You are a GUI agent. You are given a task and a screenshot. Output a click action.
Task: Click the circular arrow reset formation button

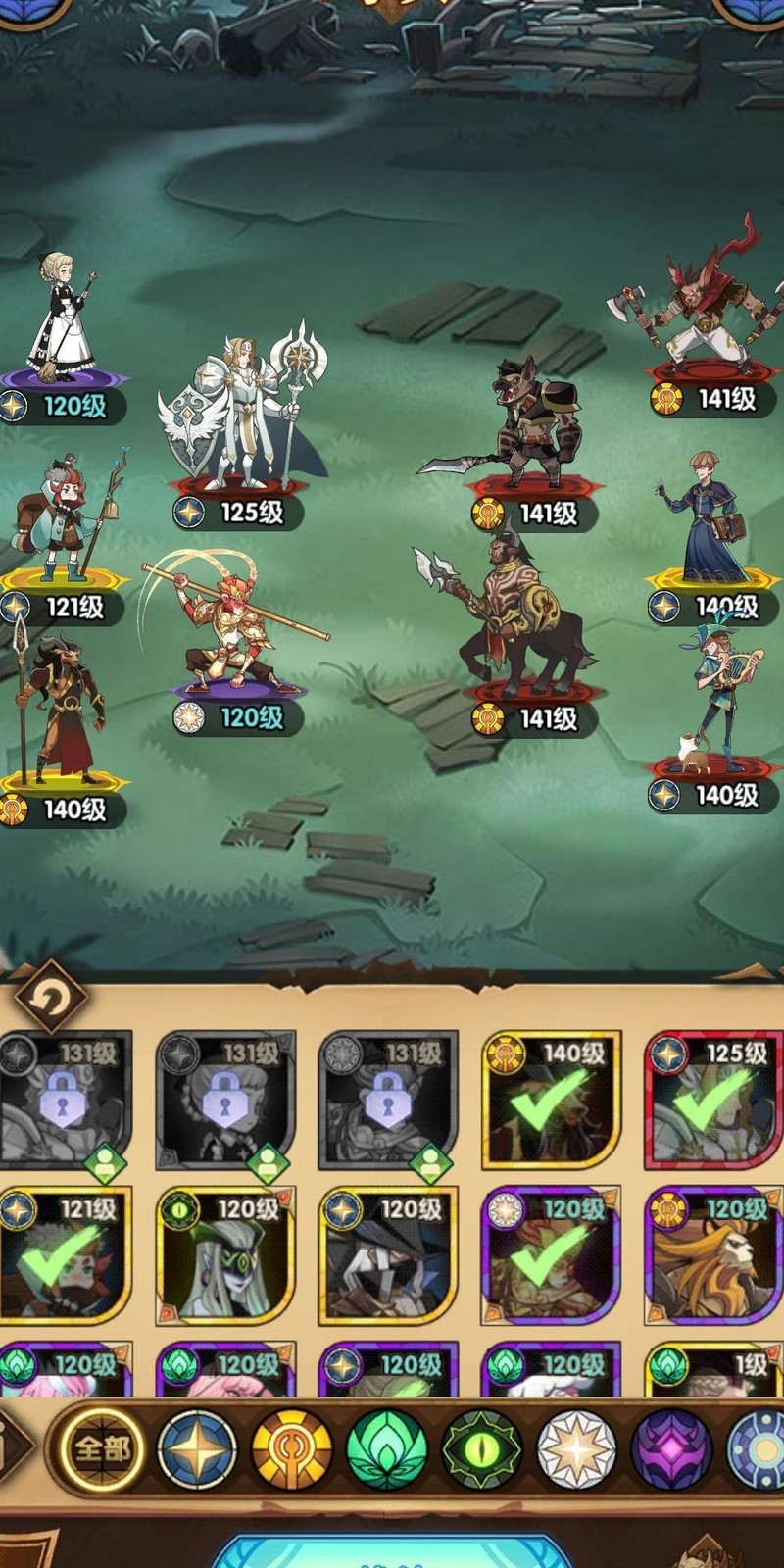49,998
